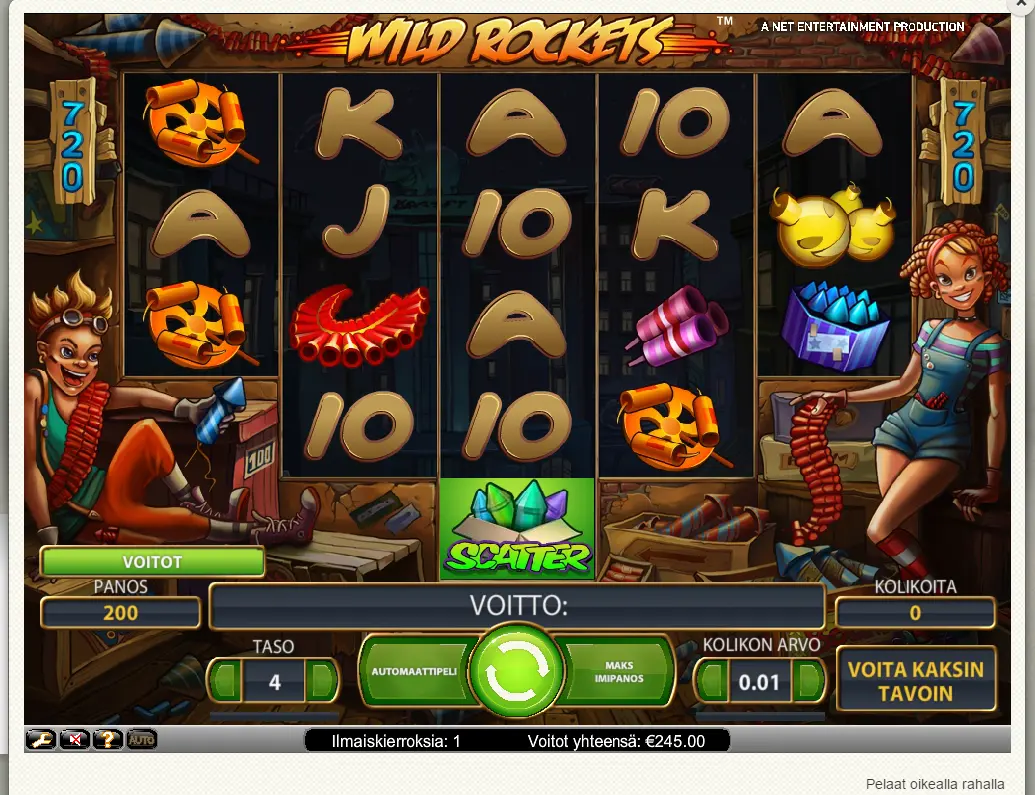Screen dimensions: 1035x795
Task: Set the maximum bet with Maksimipanos
Action: click(x=619, y=671)
